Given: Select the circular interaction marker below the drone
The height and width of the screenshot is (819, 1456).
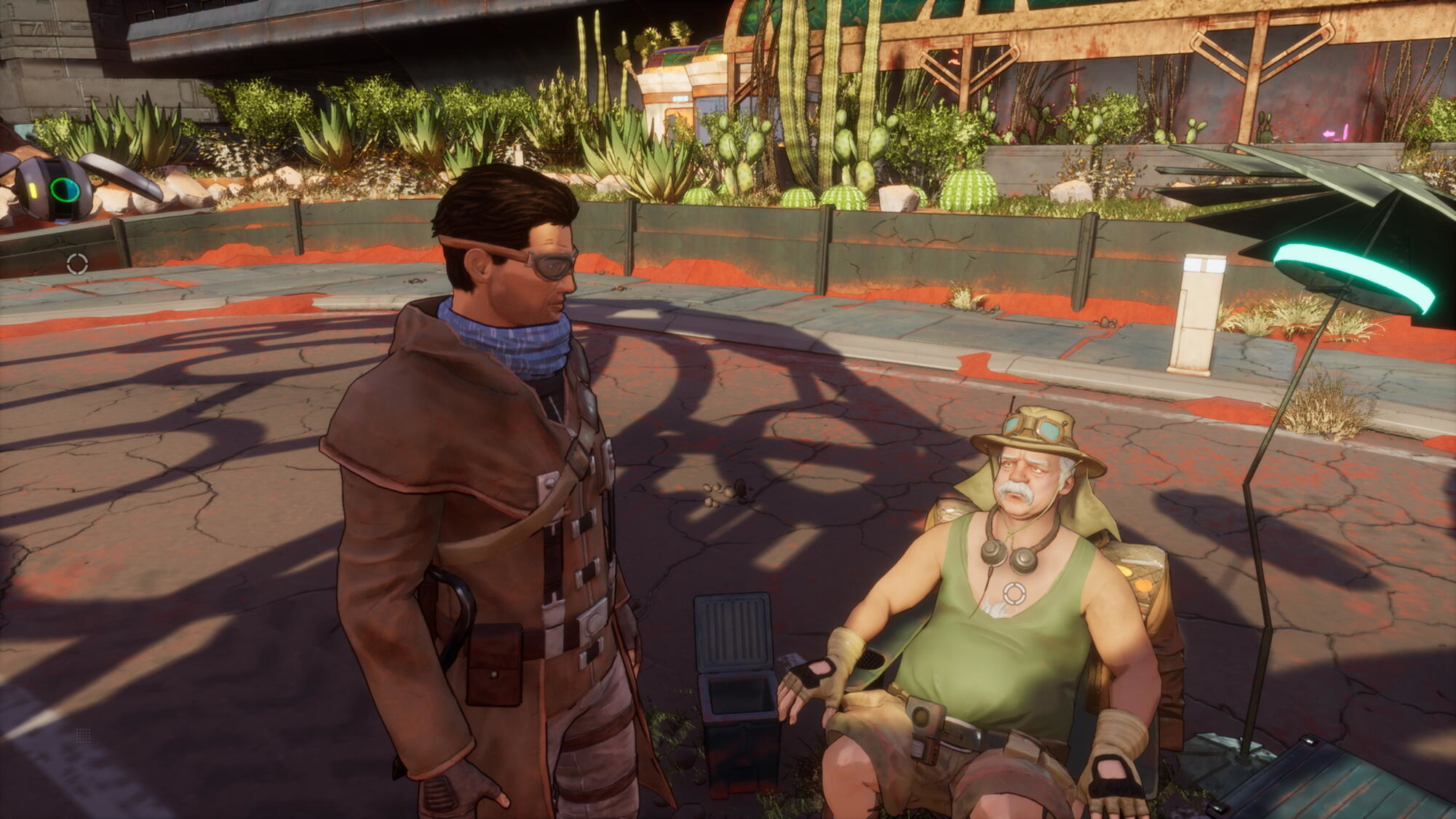Looking at the screenshot, I should point(77,264).
